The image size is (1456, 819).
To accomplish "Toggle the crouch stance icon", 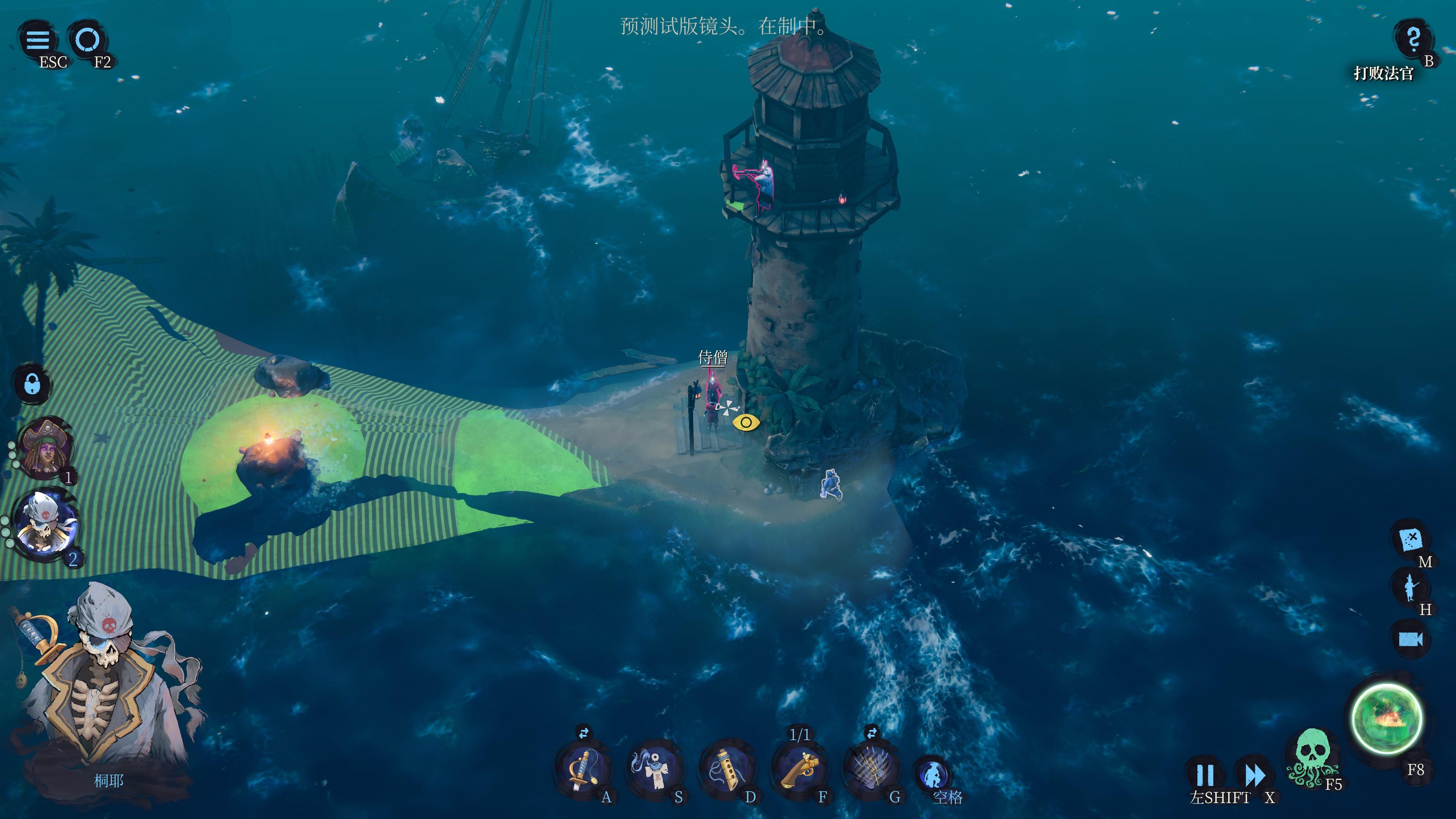I will [x=933, y=773].
